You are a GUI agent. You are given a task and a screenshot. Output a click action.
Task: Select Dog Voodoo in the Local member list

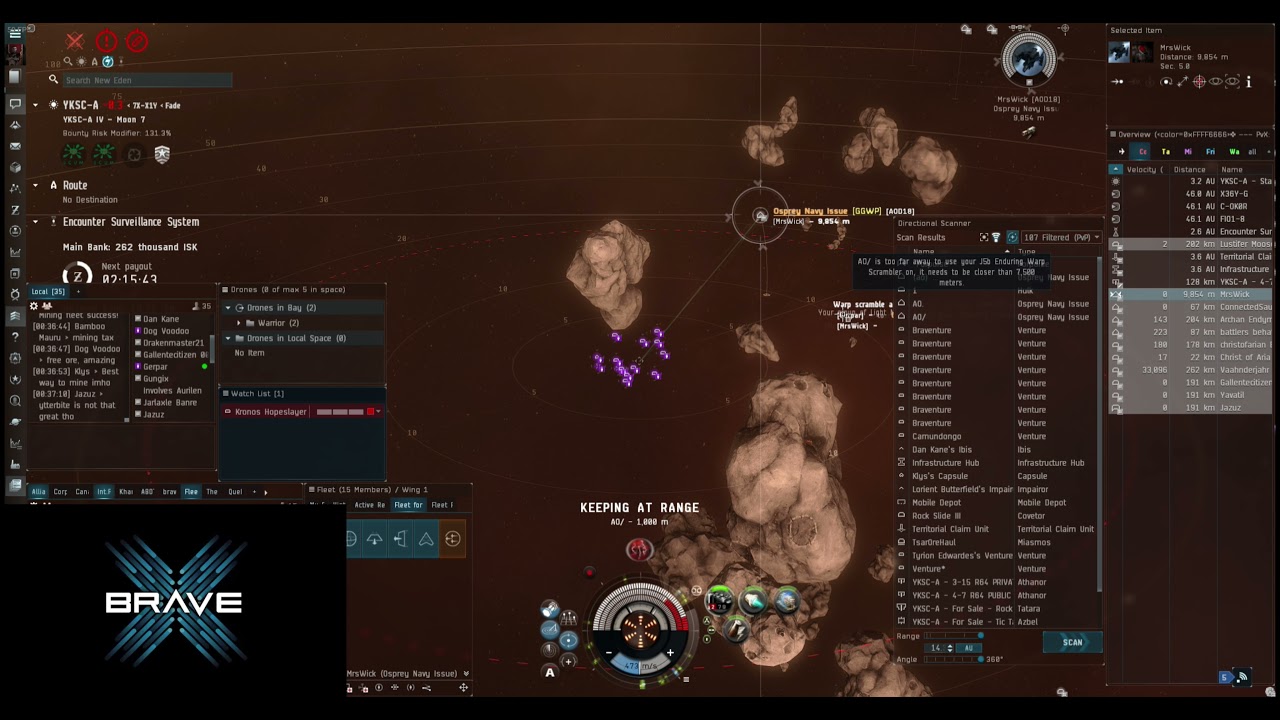click(166, 331)
